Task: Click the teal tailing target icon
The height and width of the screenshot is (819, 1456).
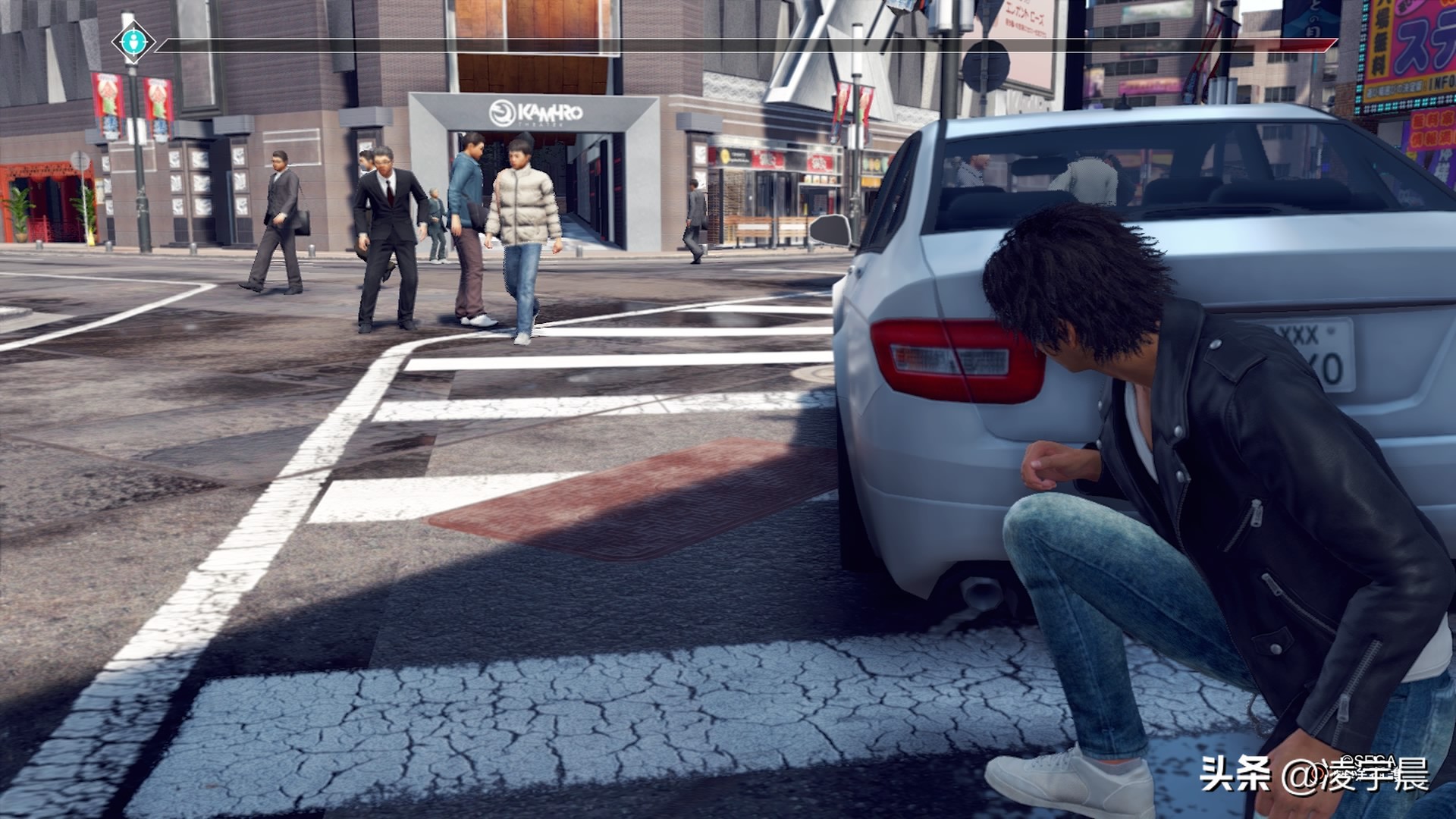Action: click(133, 41)
